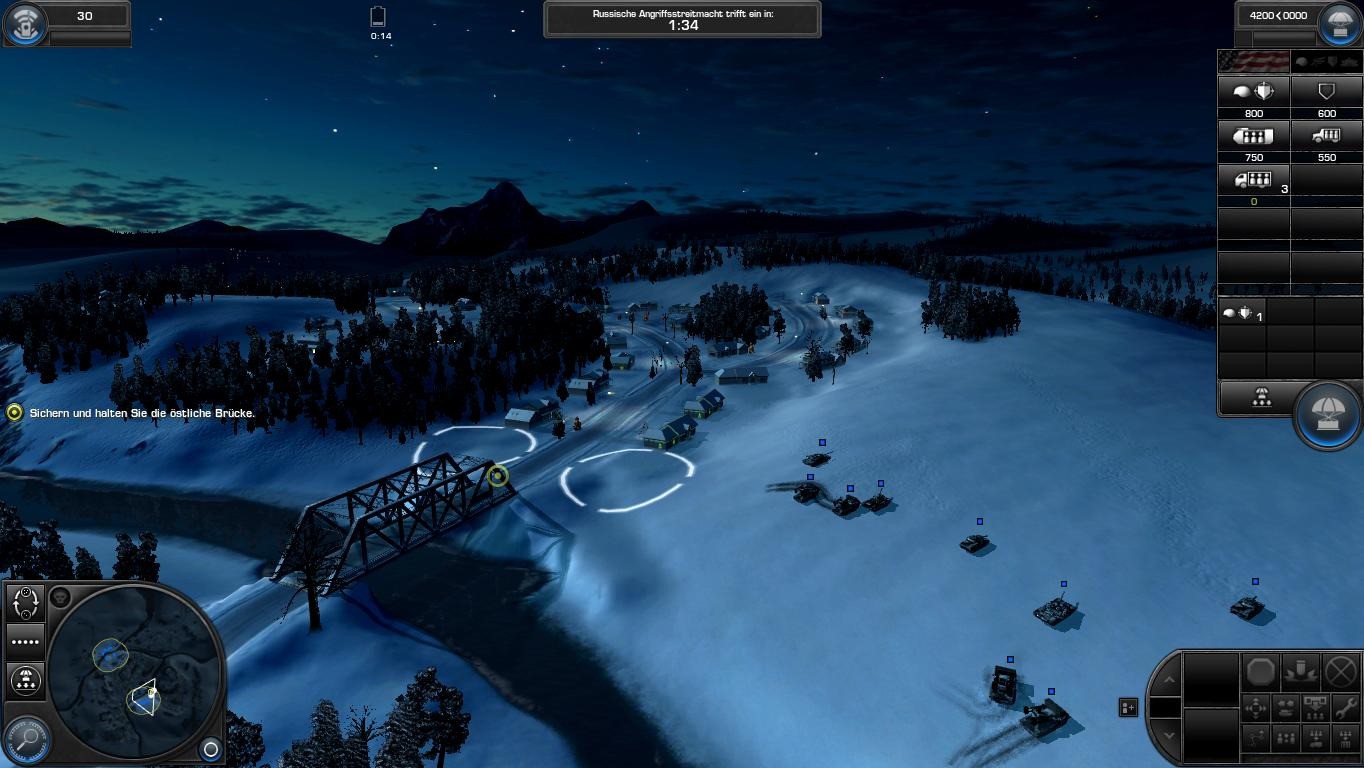The image size is (1364, 768).
Task: Click the round ring button below minimap
Action: [x=211, y=748]
